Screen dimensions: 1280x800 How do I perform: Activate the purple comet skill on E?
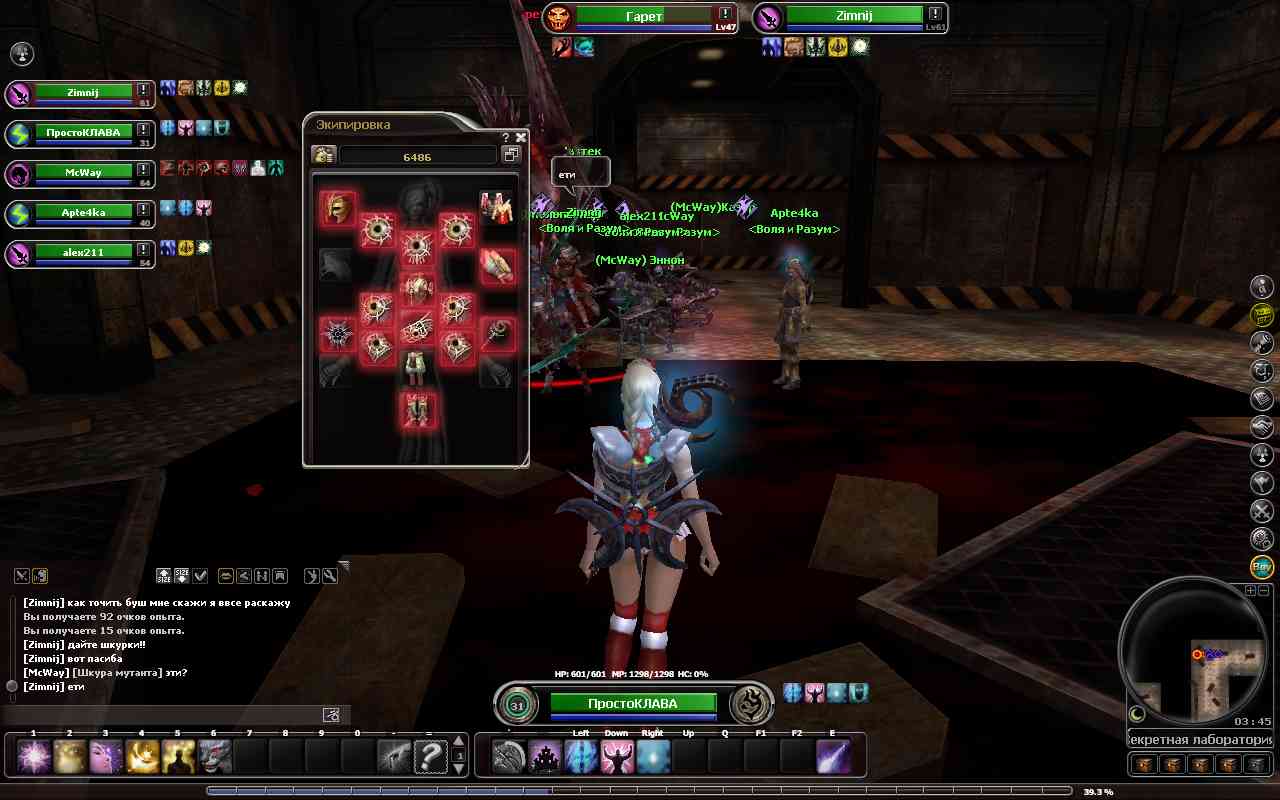[x=833, y=756]
